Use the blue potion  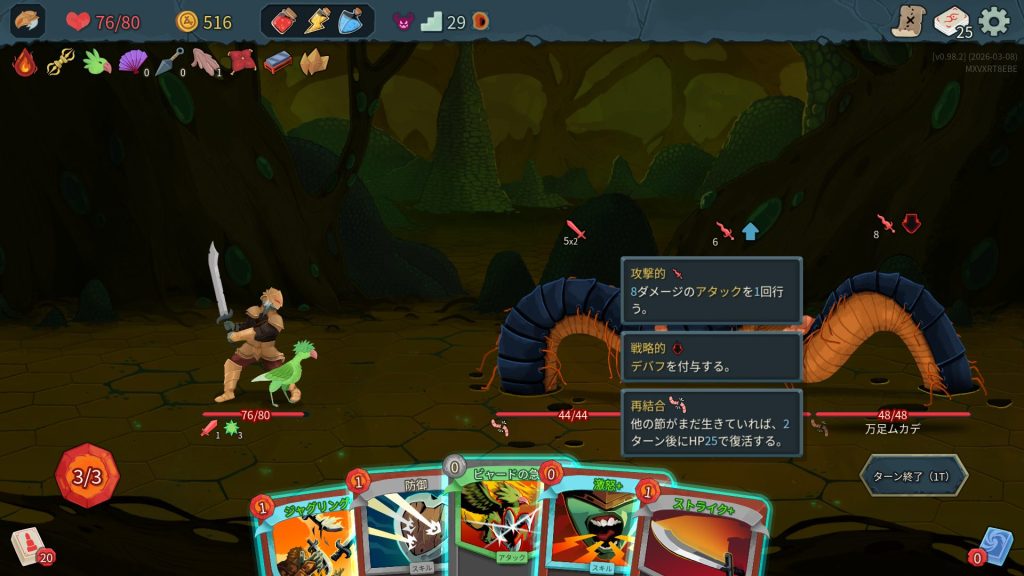350,21
